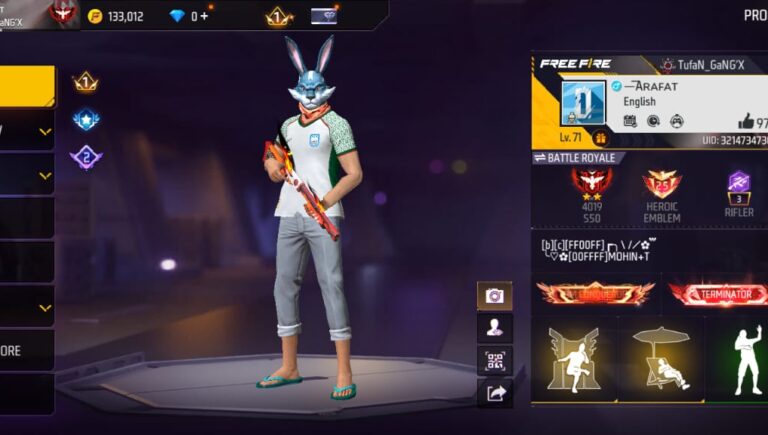Viewport: 768px width, 435px height.
Task: Share the profile with the arrow button
Action: coord(494,393)
